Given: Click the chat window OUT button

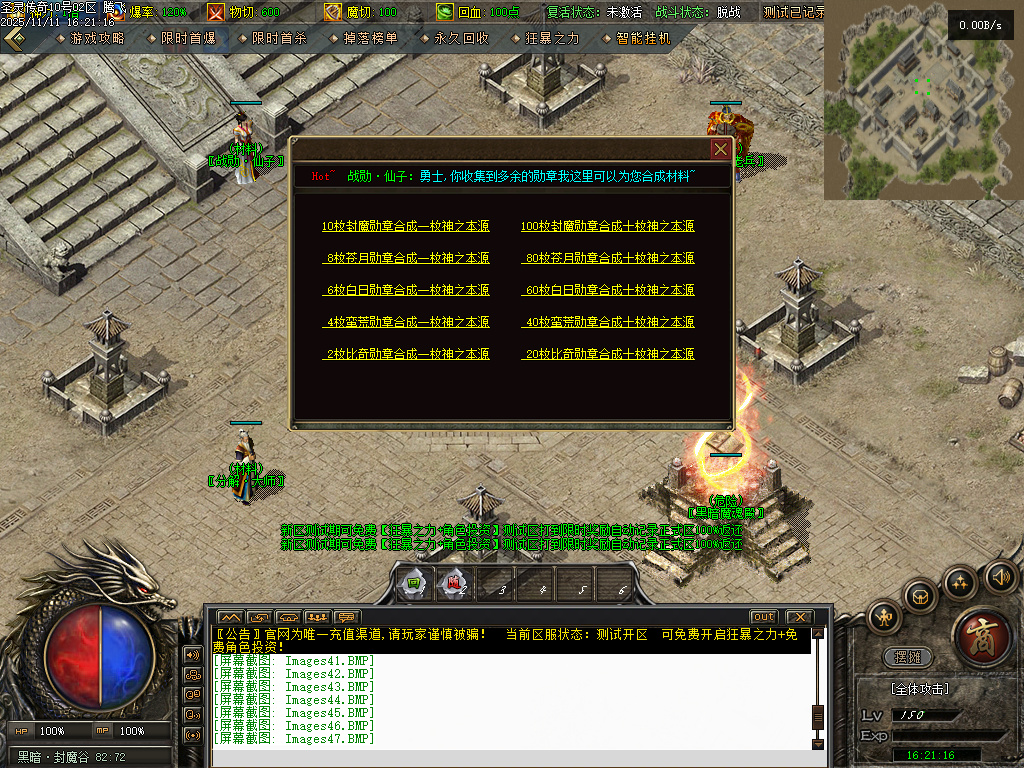Looking at the screenshot, I should coord(764,617).
